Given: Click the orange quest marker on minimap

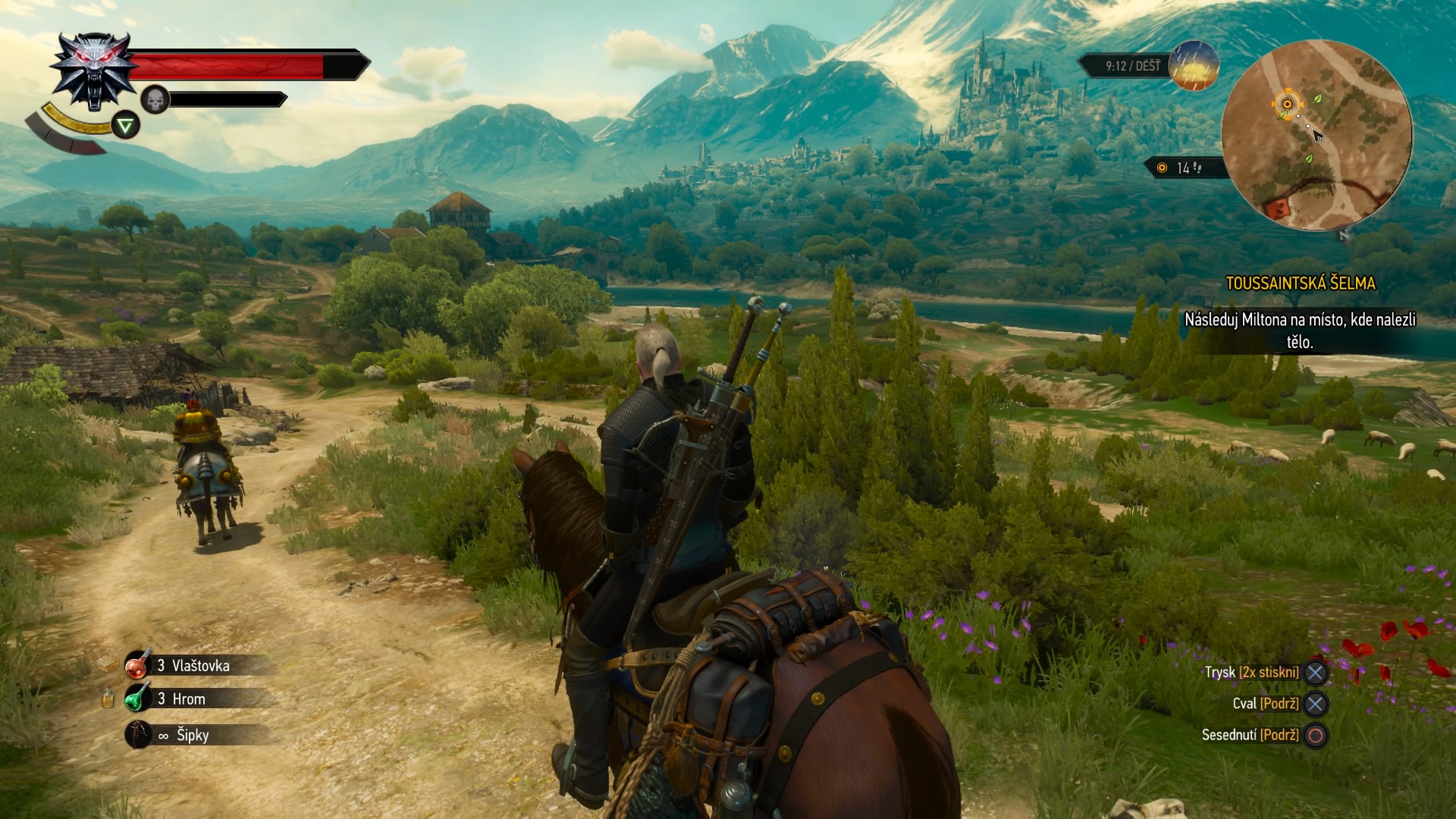Looking at the screenshot, I should [1286, 103].
